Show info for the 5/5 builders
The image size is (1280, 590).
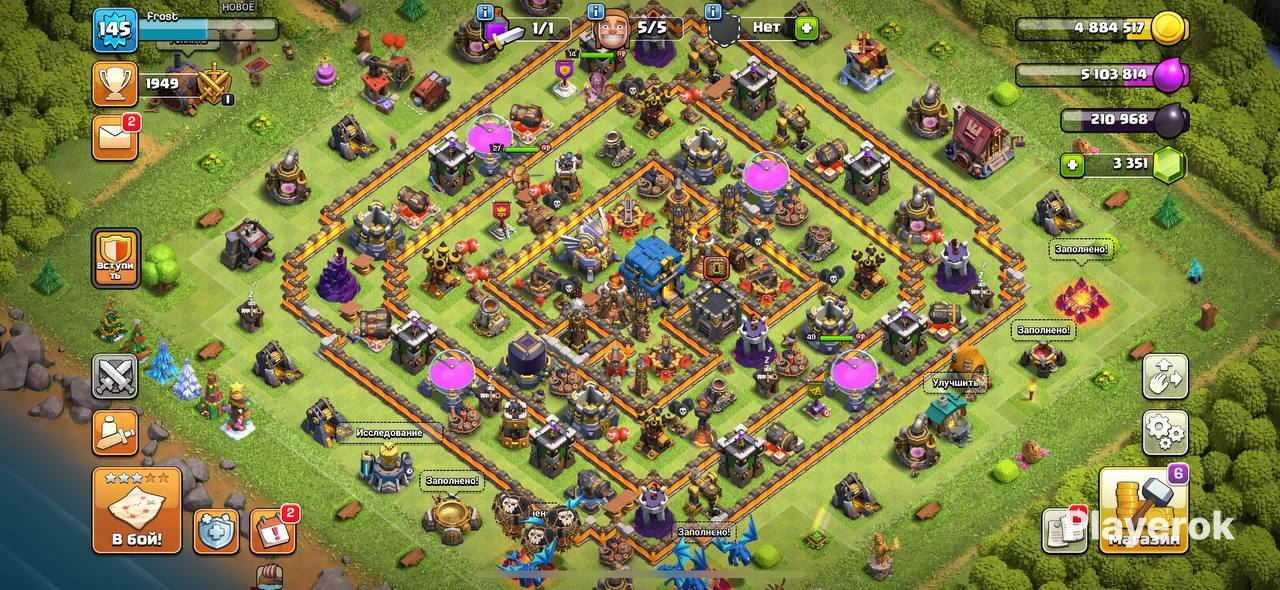(596, 12)
